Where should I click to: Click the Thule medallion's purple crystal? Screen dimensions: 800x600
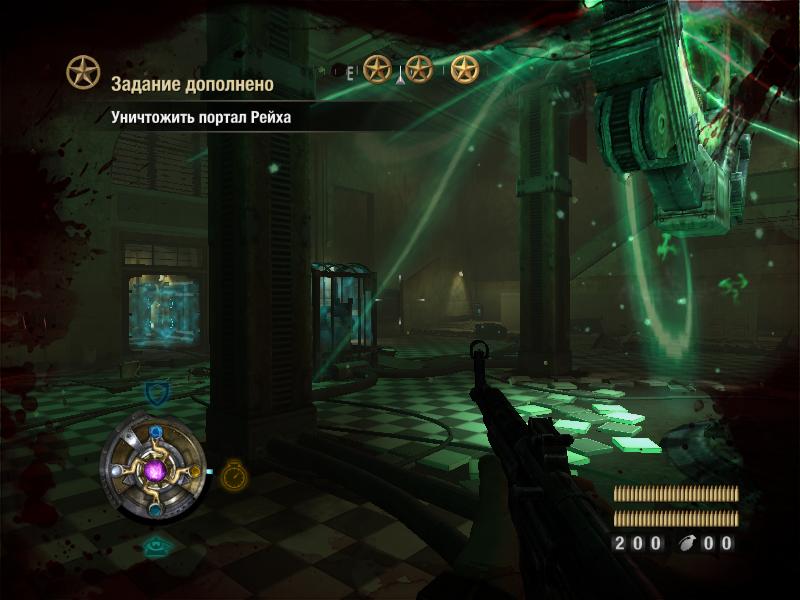pos(155,469)
